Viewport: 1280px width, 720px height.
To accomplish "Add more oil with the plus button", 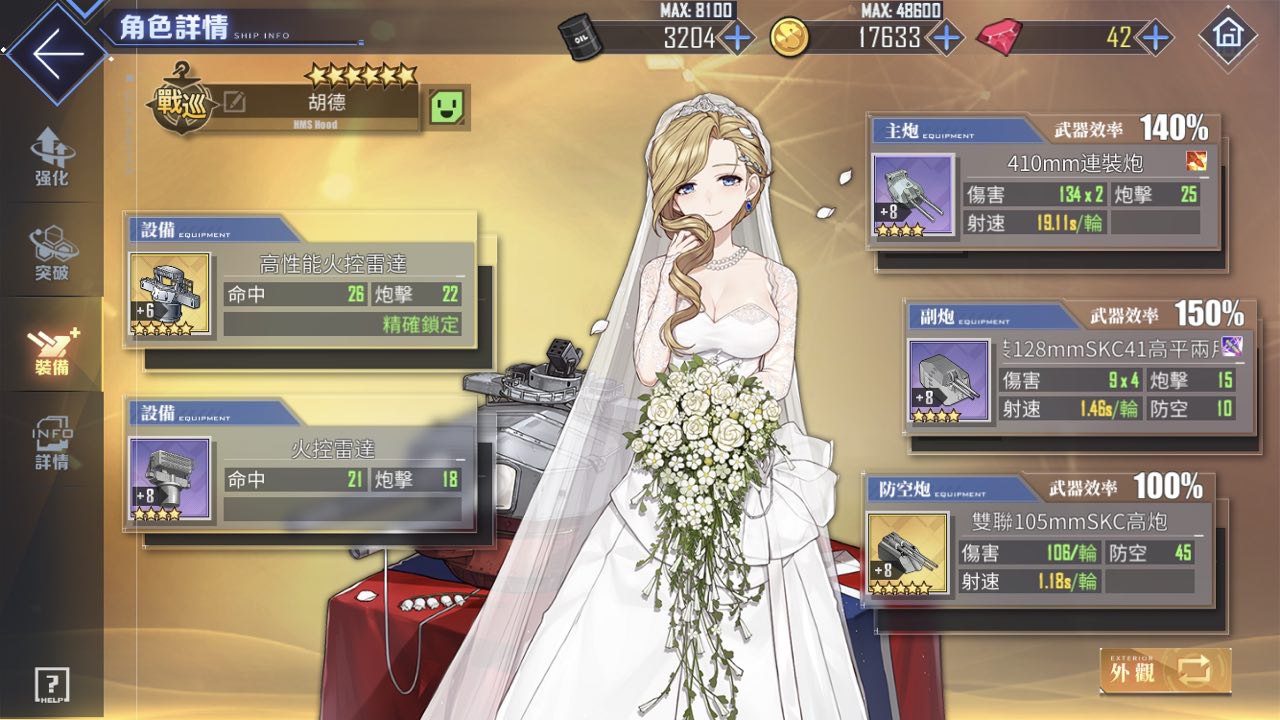I will pos(738,38).
